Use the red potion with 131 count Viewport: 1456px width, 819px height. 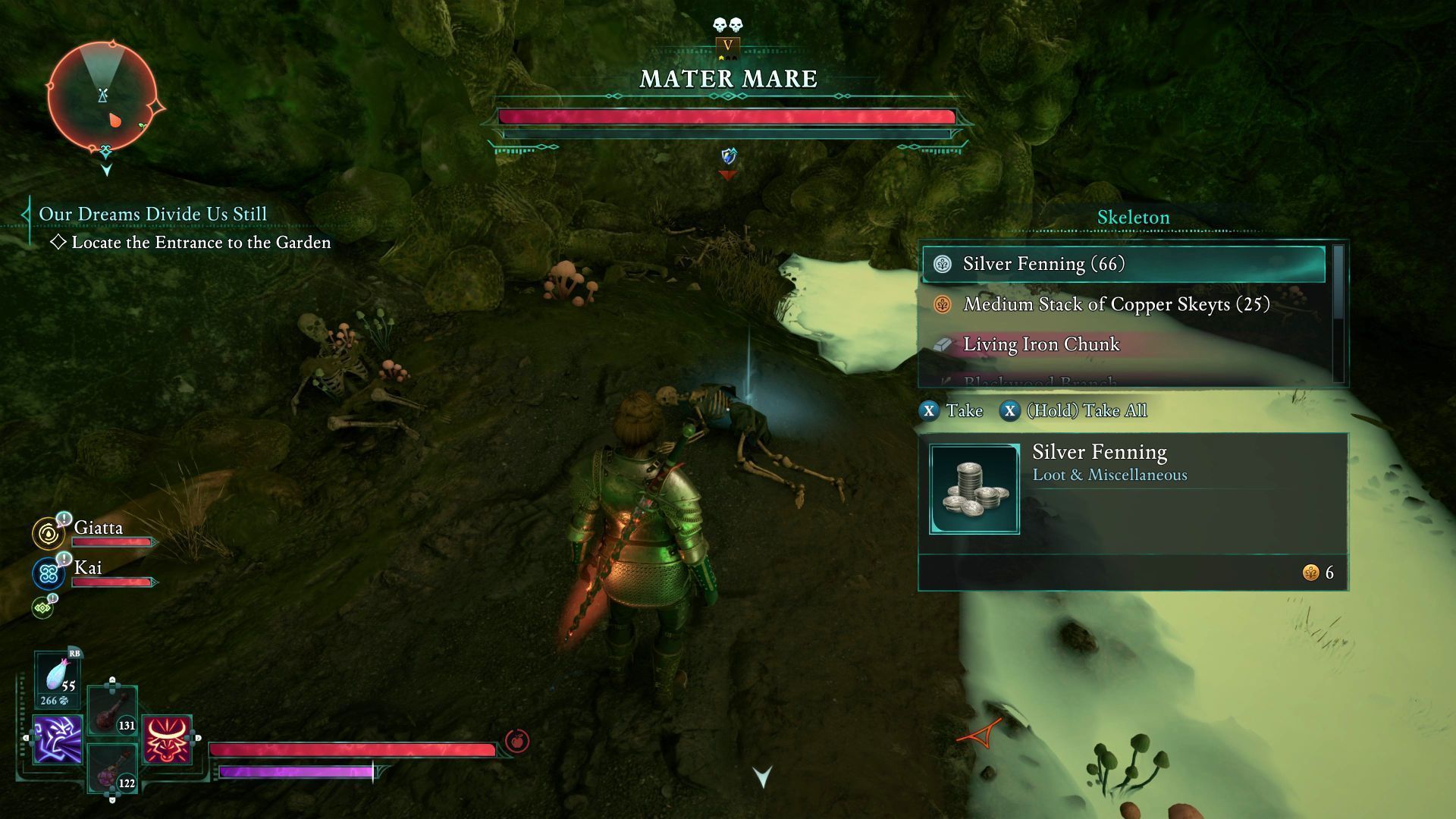pyautogui.click(x=112, y=712)
